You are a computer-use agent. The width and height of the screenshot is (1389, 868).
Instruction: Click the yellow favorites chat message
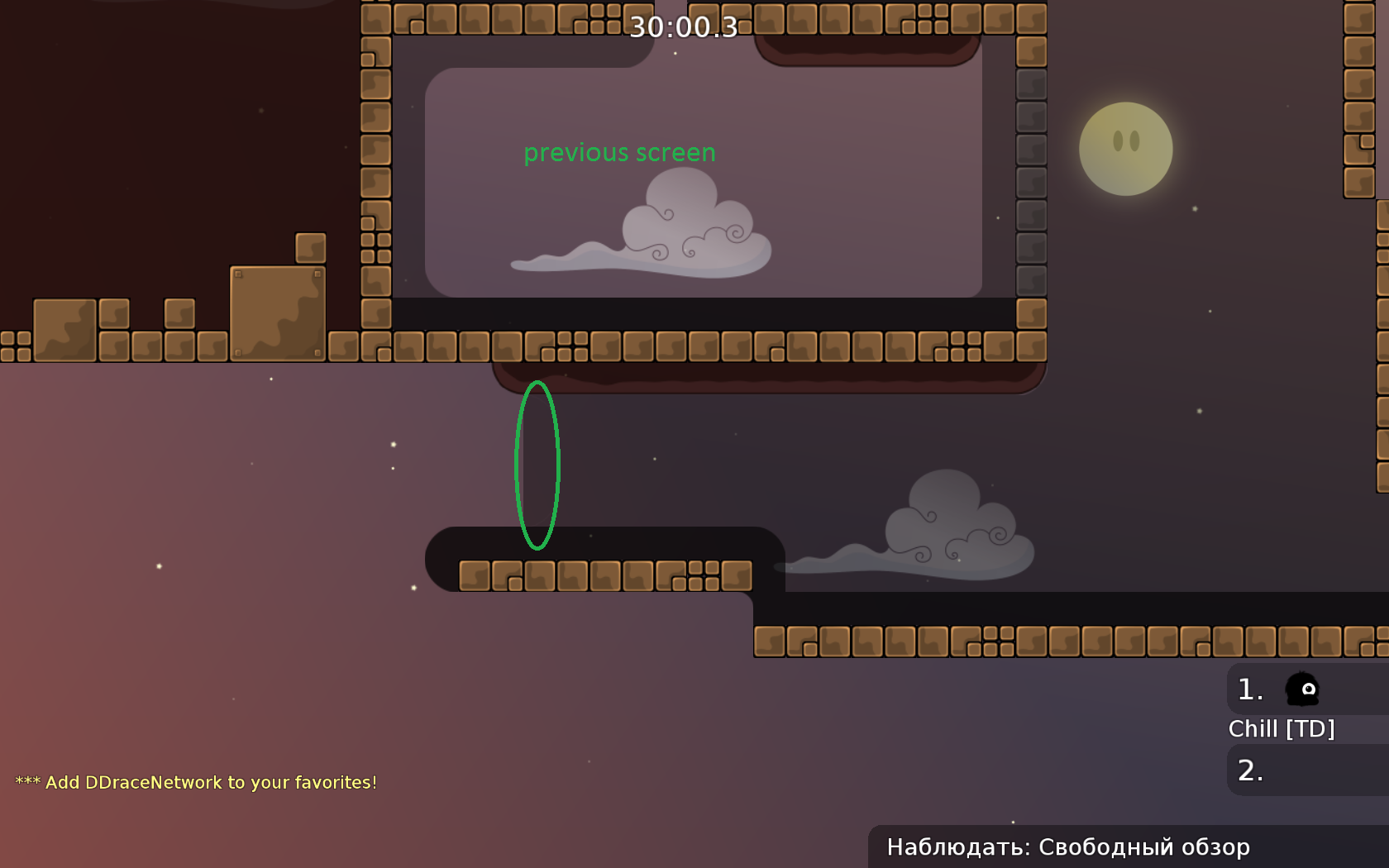(x=198, y=782)
